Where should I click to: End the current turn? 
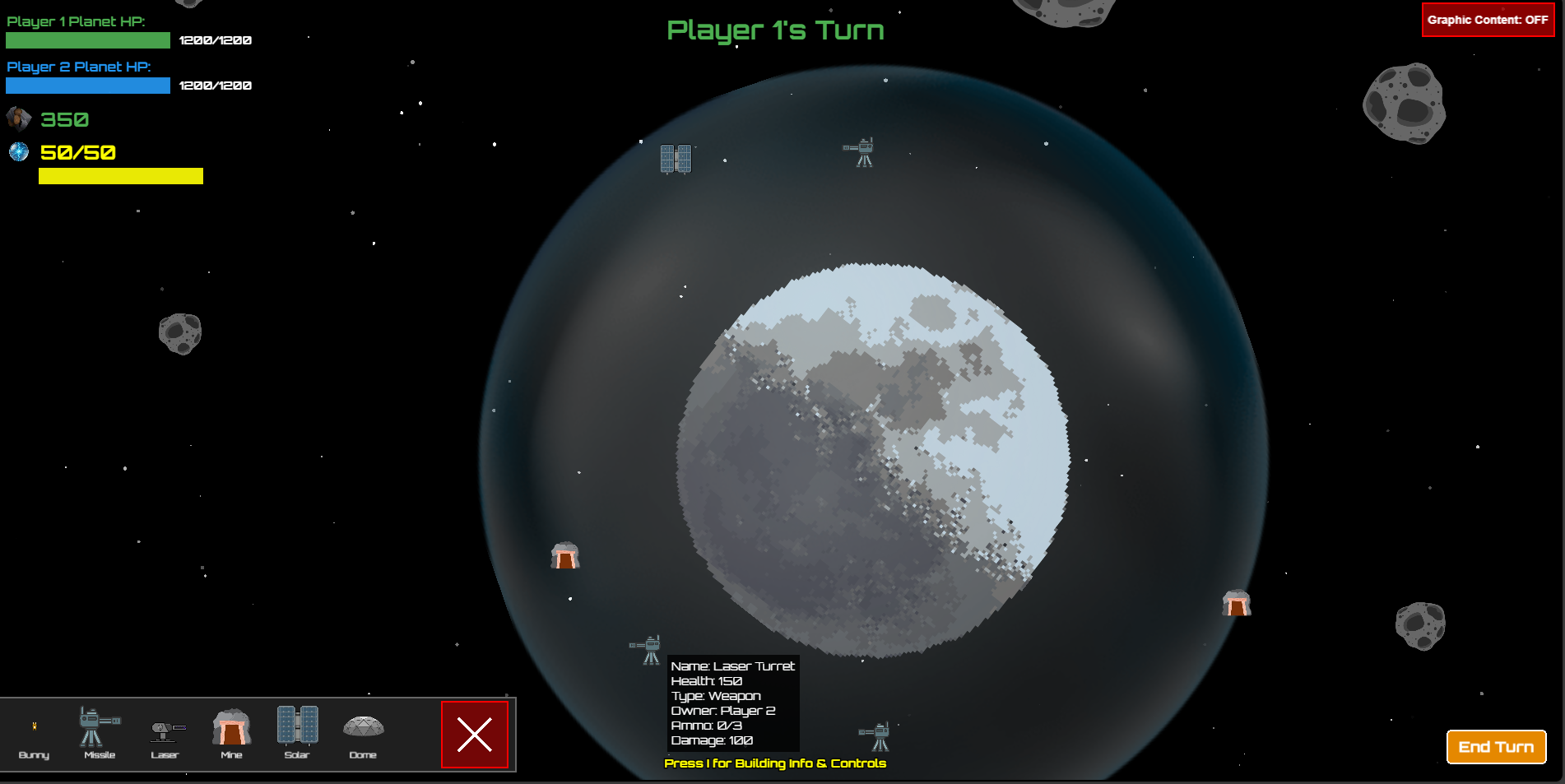pyautogui.click(x=1496, y=747)
